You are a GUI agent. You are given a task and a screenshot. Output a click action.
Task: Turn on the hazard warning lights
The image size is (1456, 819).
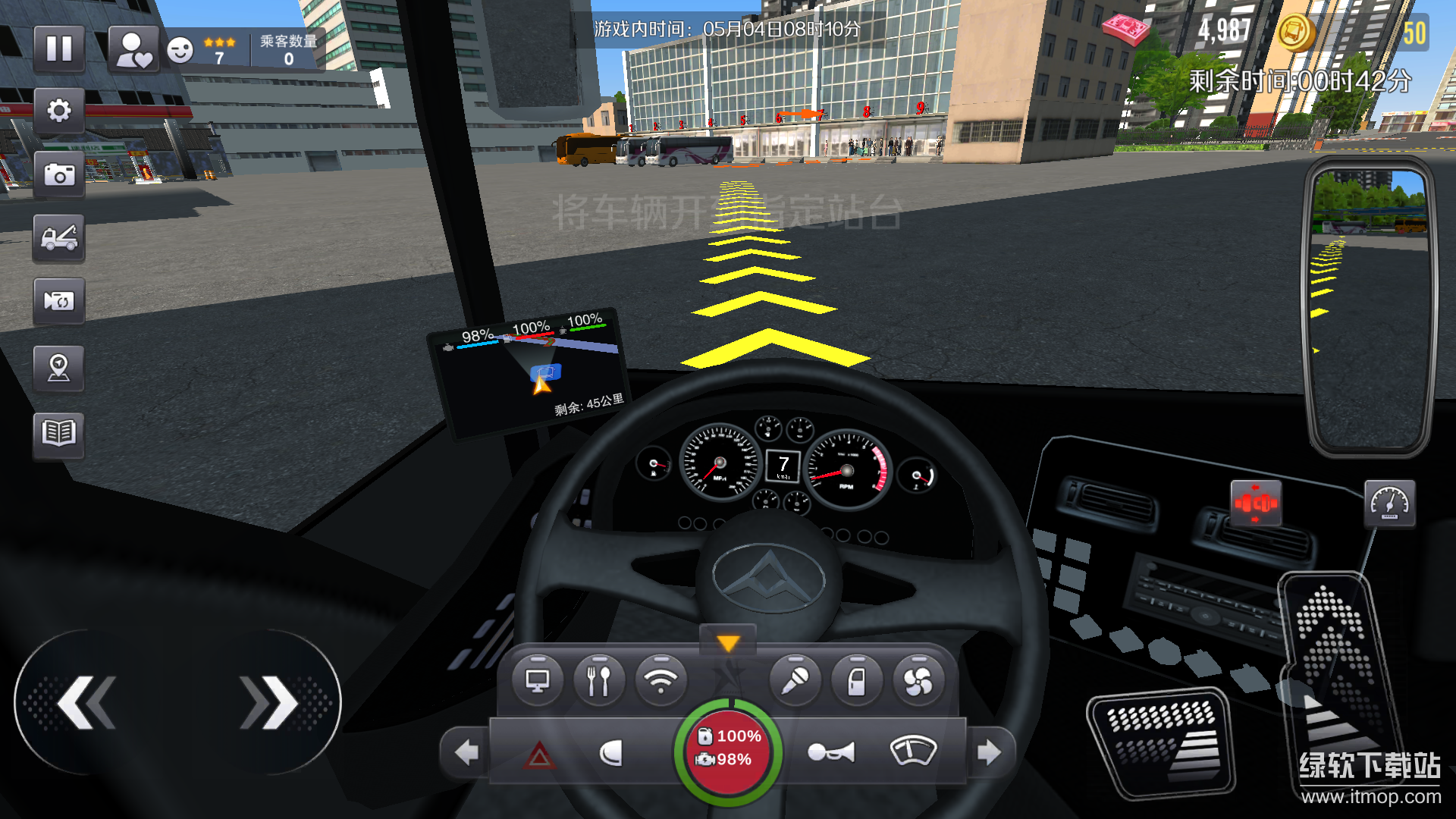pos(539,754)
